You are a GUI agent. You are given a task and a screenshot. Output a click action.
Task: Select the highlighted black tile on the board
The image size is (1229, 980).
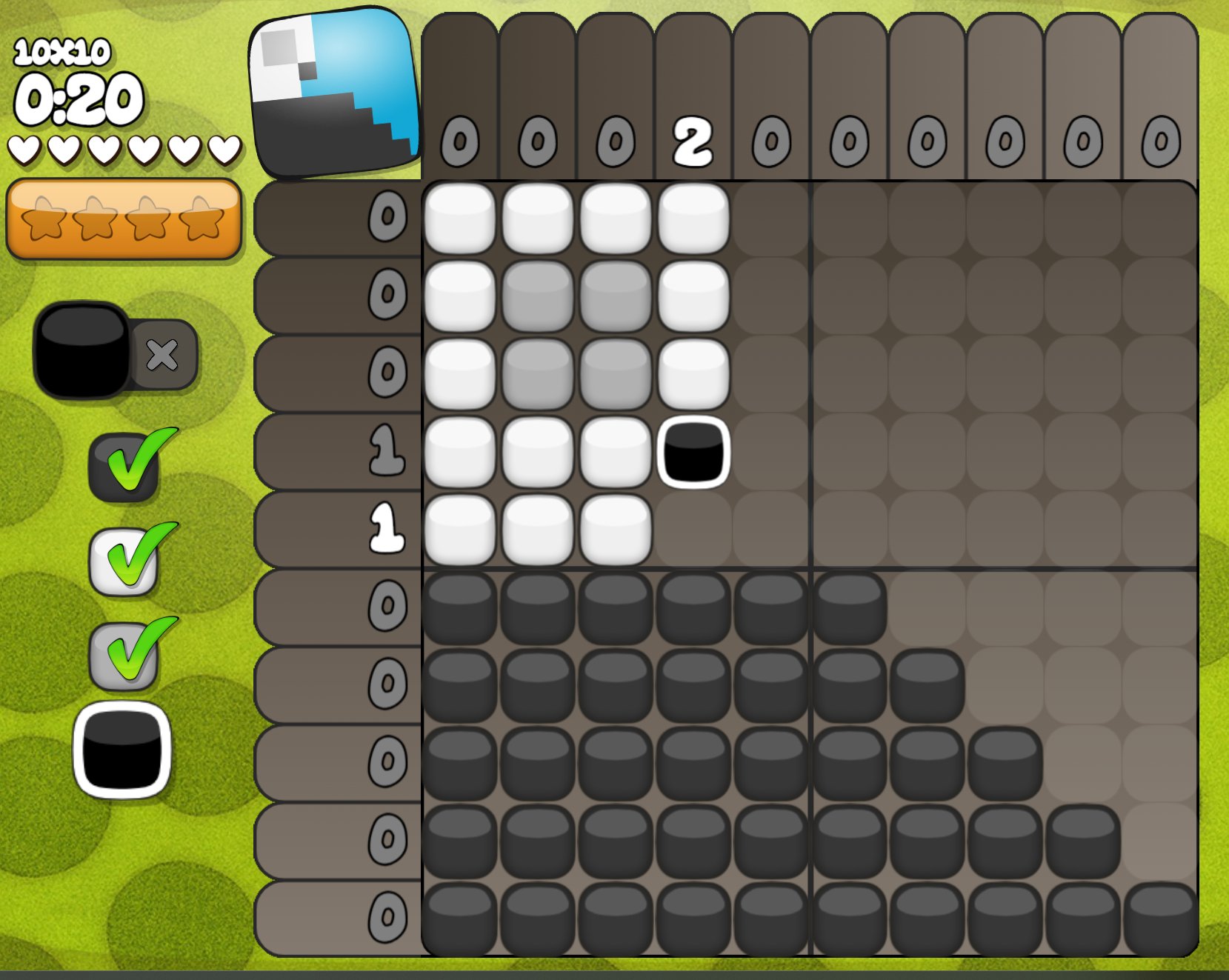tap(693, 452)
